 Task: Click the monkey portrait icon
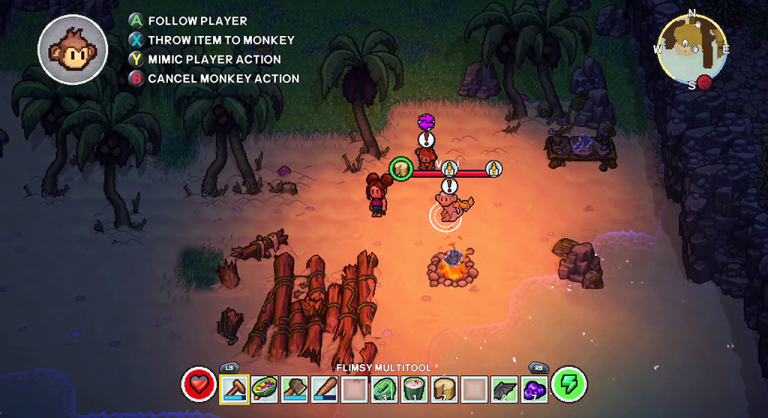pos(73,49)
